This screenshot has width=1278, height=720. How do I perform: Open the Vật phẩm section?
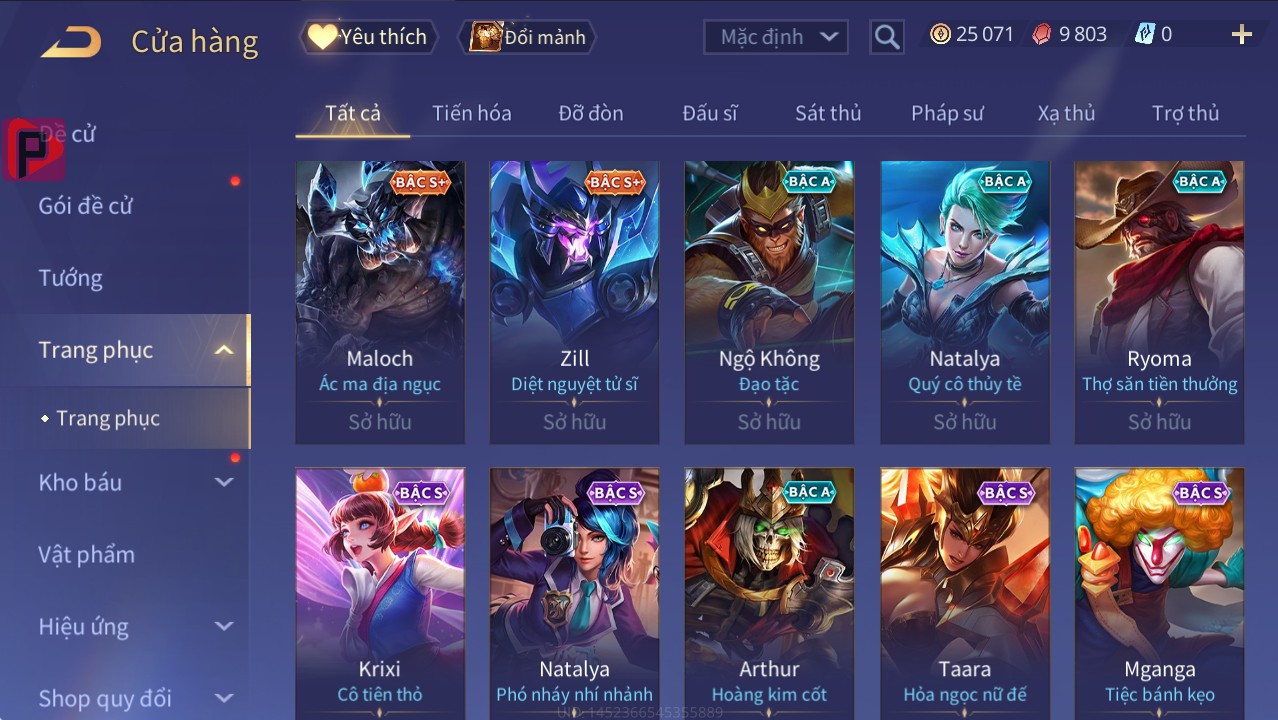pos(86,554)
